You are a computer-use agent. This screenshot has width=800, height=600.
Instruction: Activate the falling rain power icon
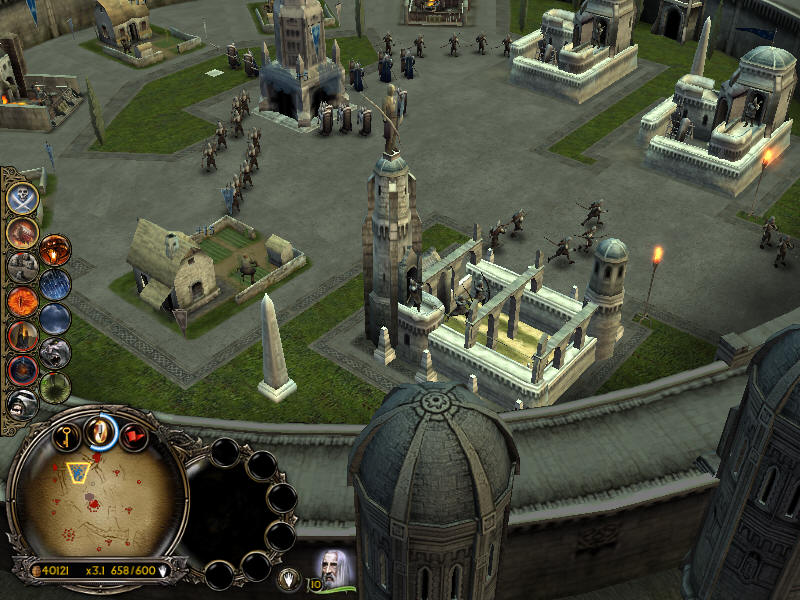point(55,284)
